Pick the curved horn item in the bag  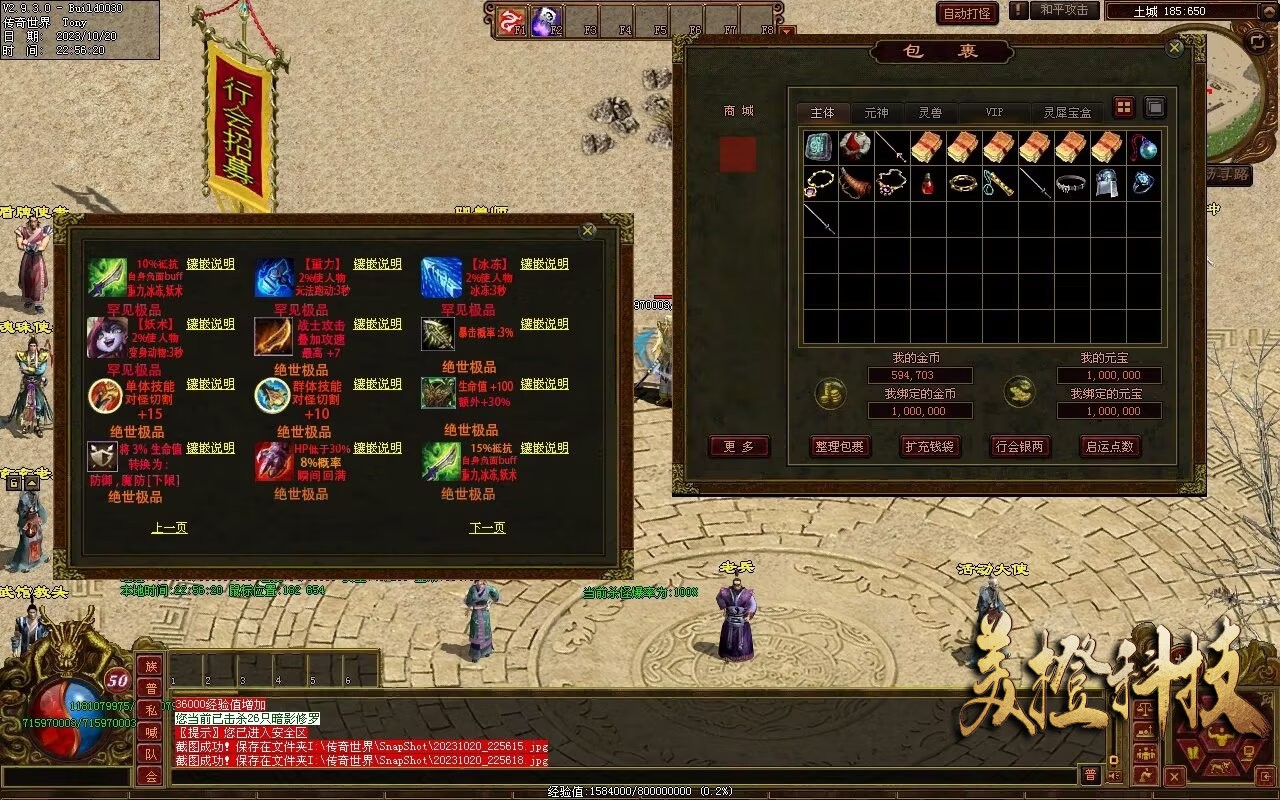[x=856, y=184]
